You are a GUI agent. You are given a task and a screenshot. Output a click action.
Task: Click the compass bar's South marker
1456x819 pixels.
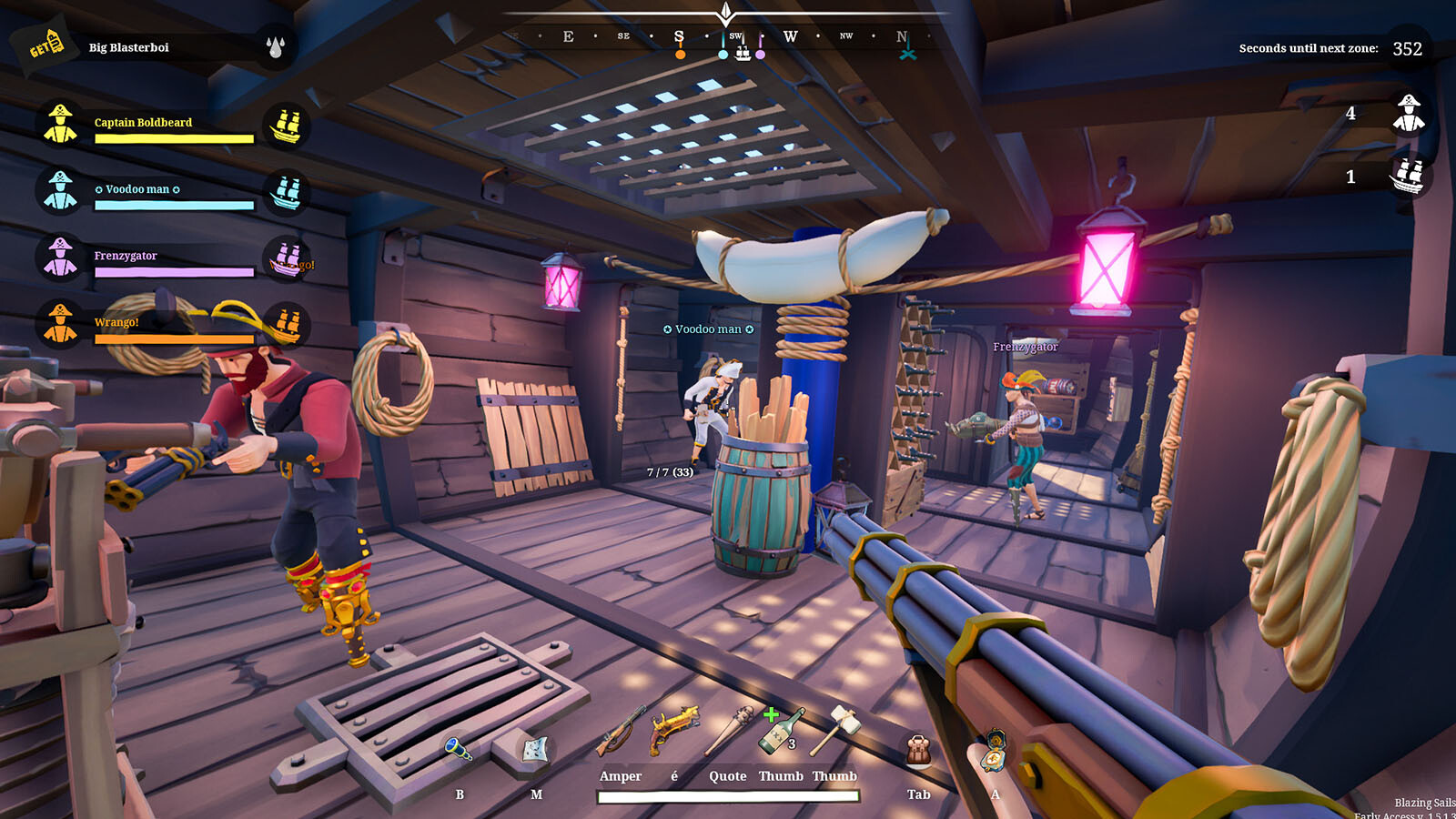(679, 37)
